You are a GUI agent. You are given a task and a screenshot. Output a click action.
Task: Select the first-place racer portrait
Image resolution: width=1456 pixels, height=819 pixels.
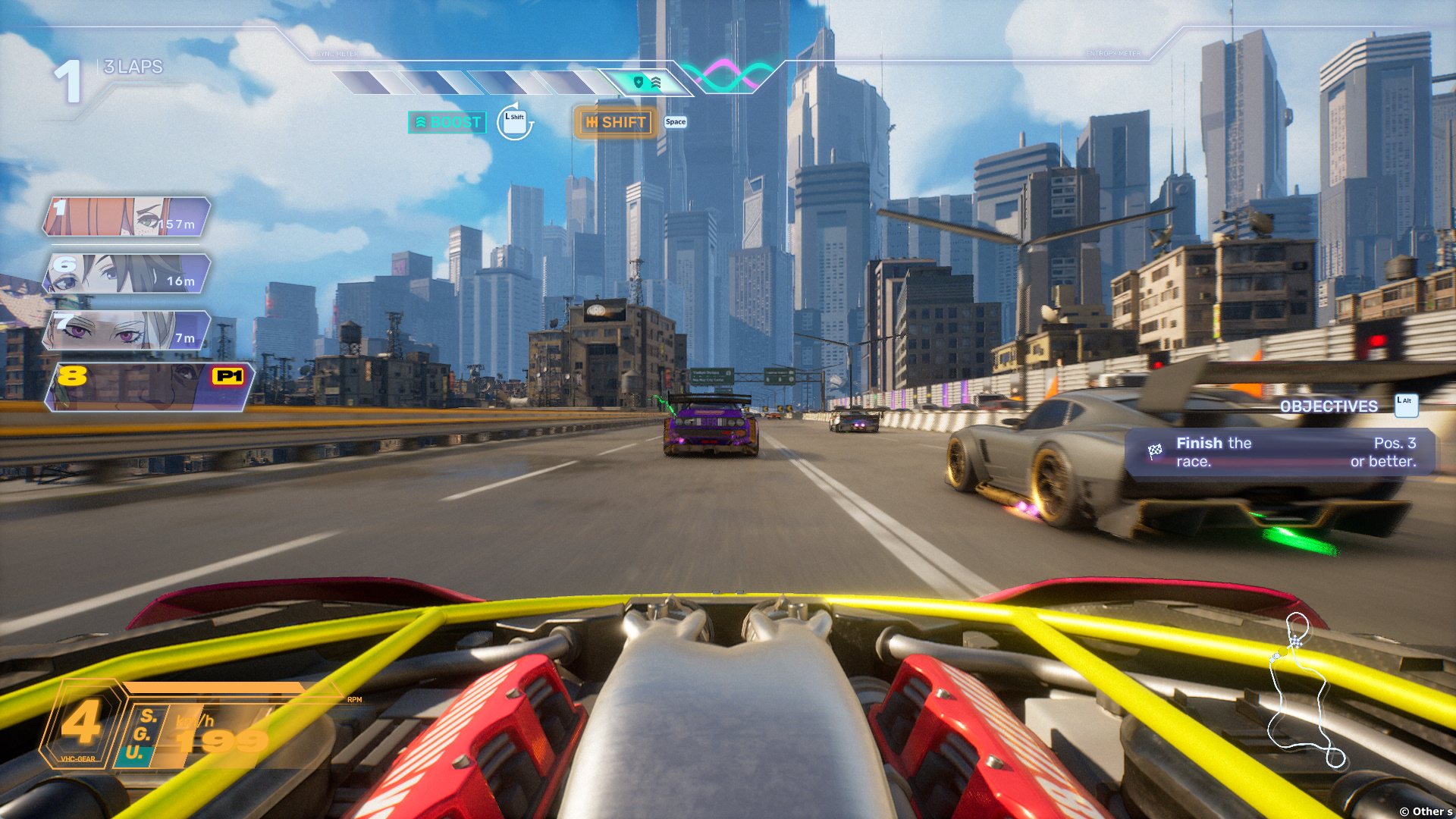[126, 217]
